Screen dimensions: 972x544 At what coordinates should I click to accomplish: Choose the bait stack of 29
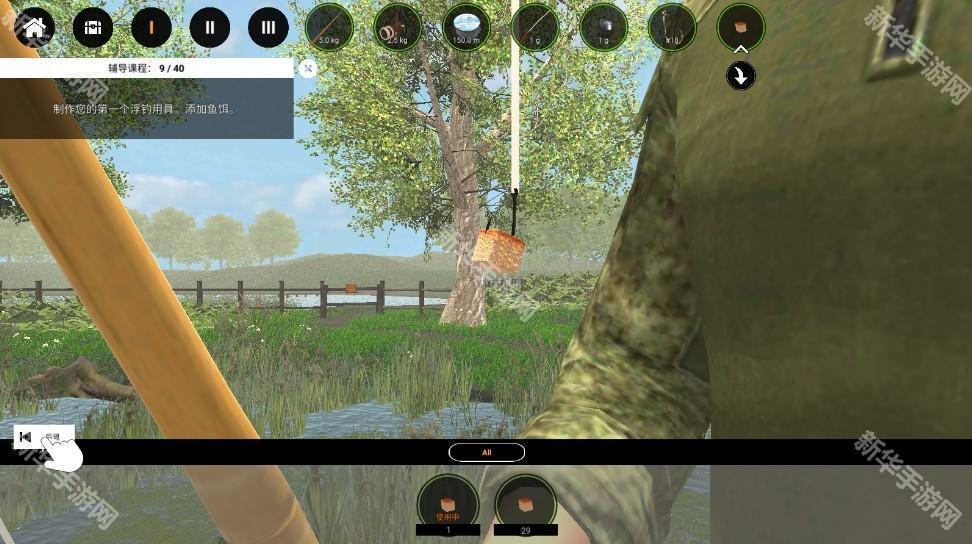526,499
